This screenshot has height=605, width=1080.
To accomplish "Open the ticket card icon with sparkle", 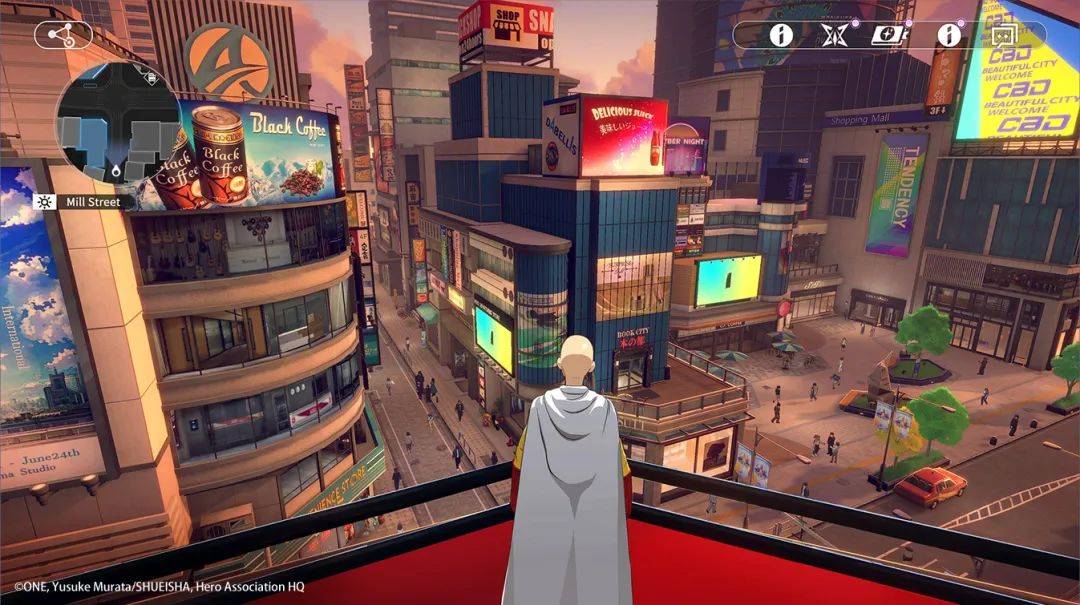I will click(x=886, y=35).
